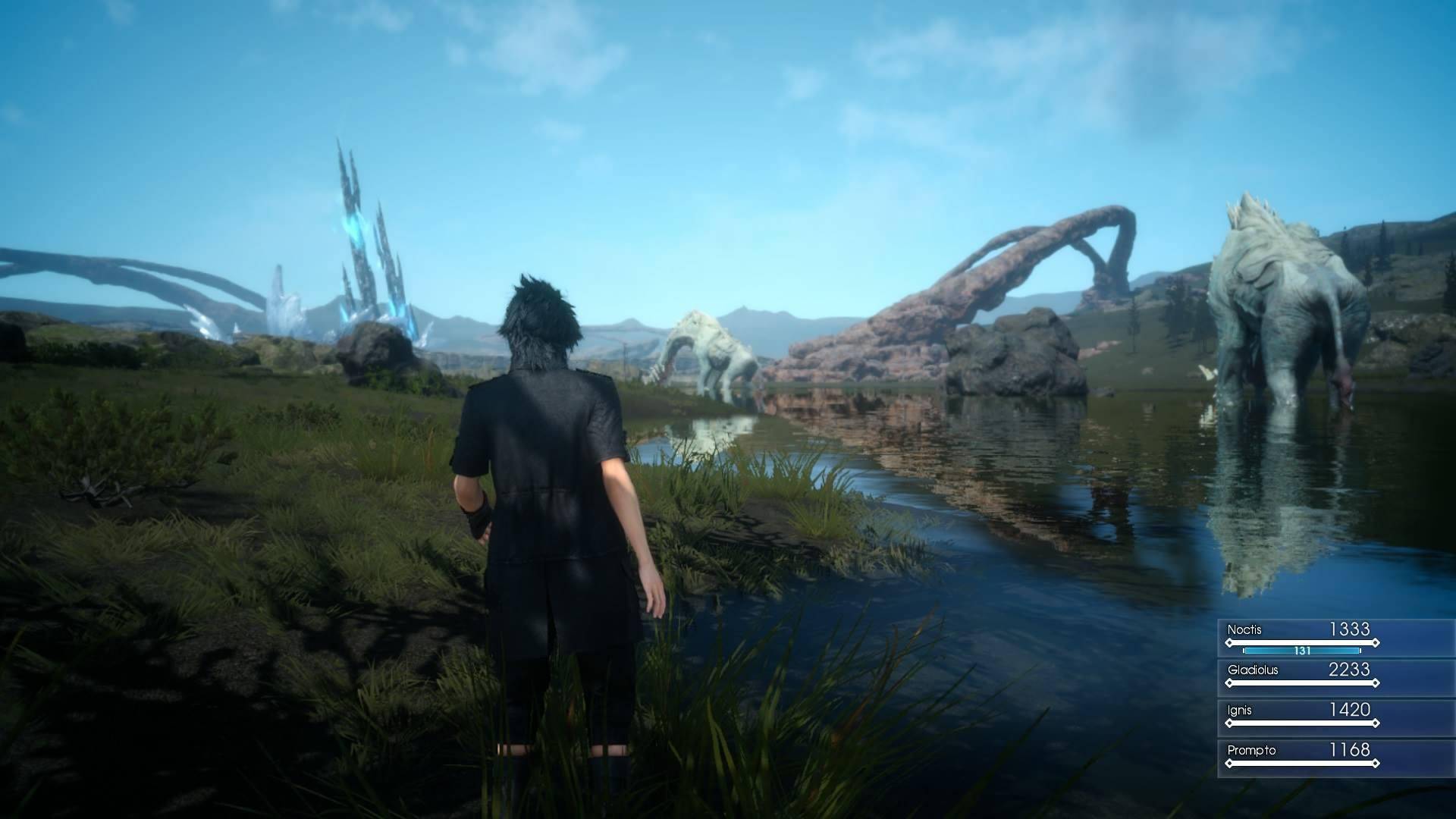
Task: Click the Ignis party member entry
Action: (1301, 717)
